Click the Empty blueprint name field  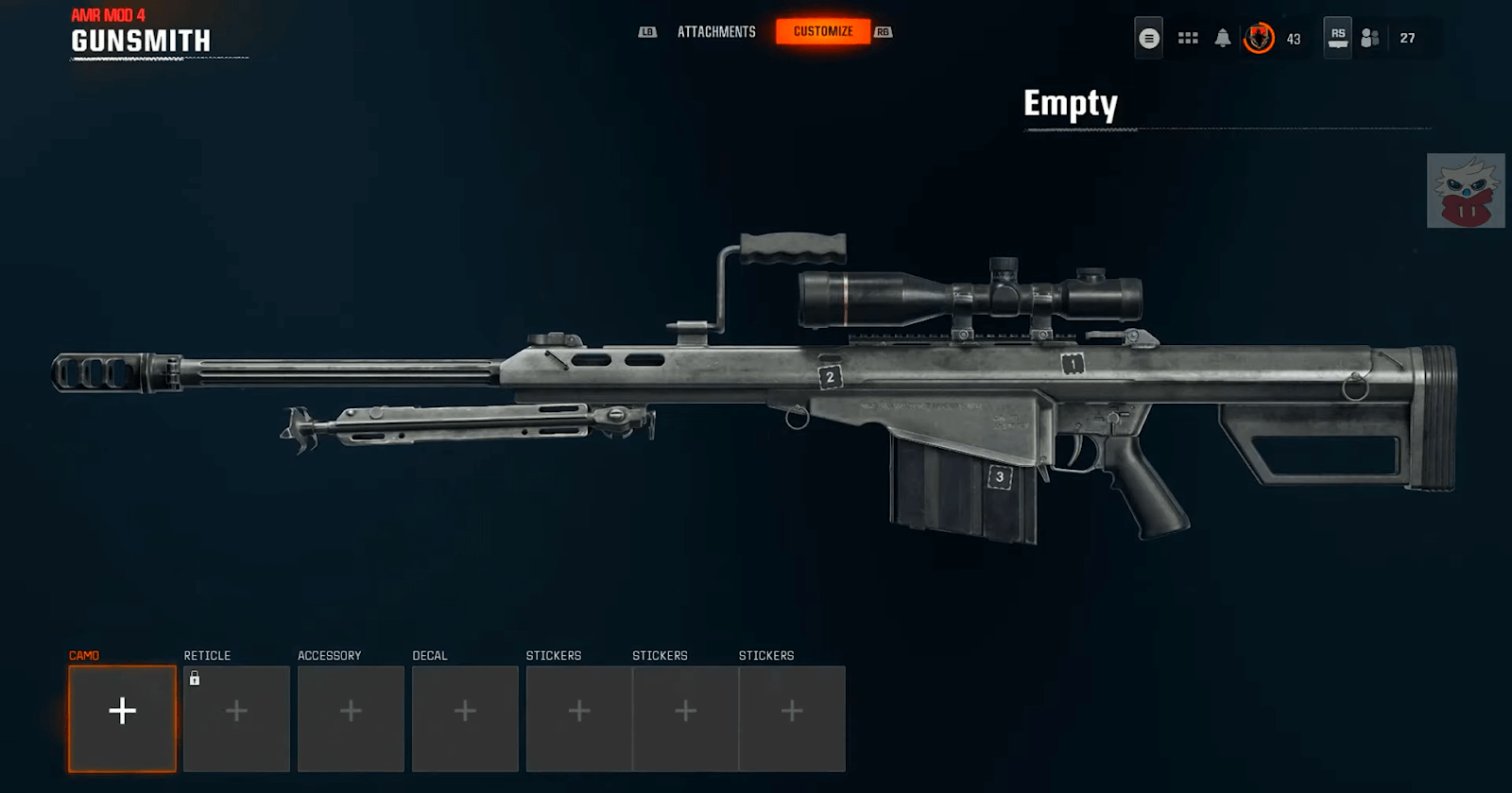1071,105
